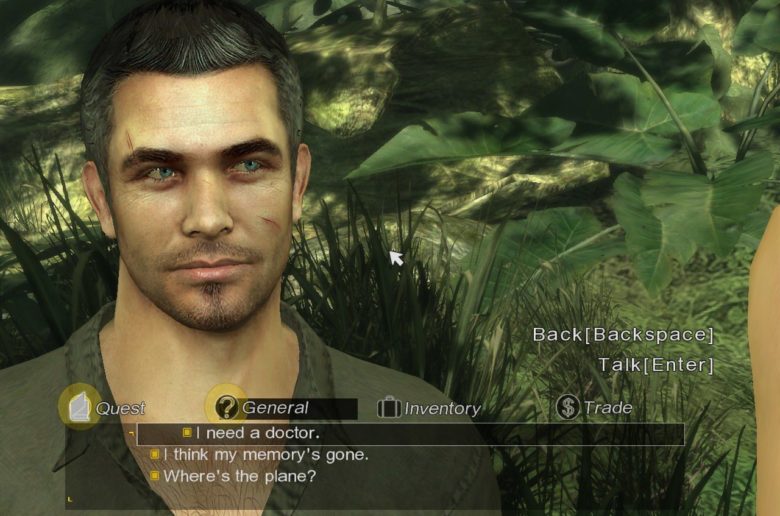
Task: Switch to the Inventory tab
Action: click(430, 408)
